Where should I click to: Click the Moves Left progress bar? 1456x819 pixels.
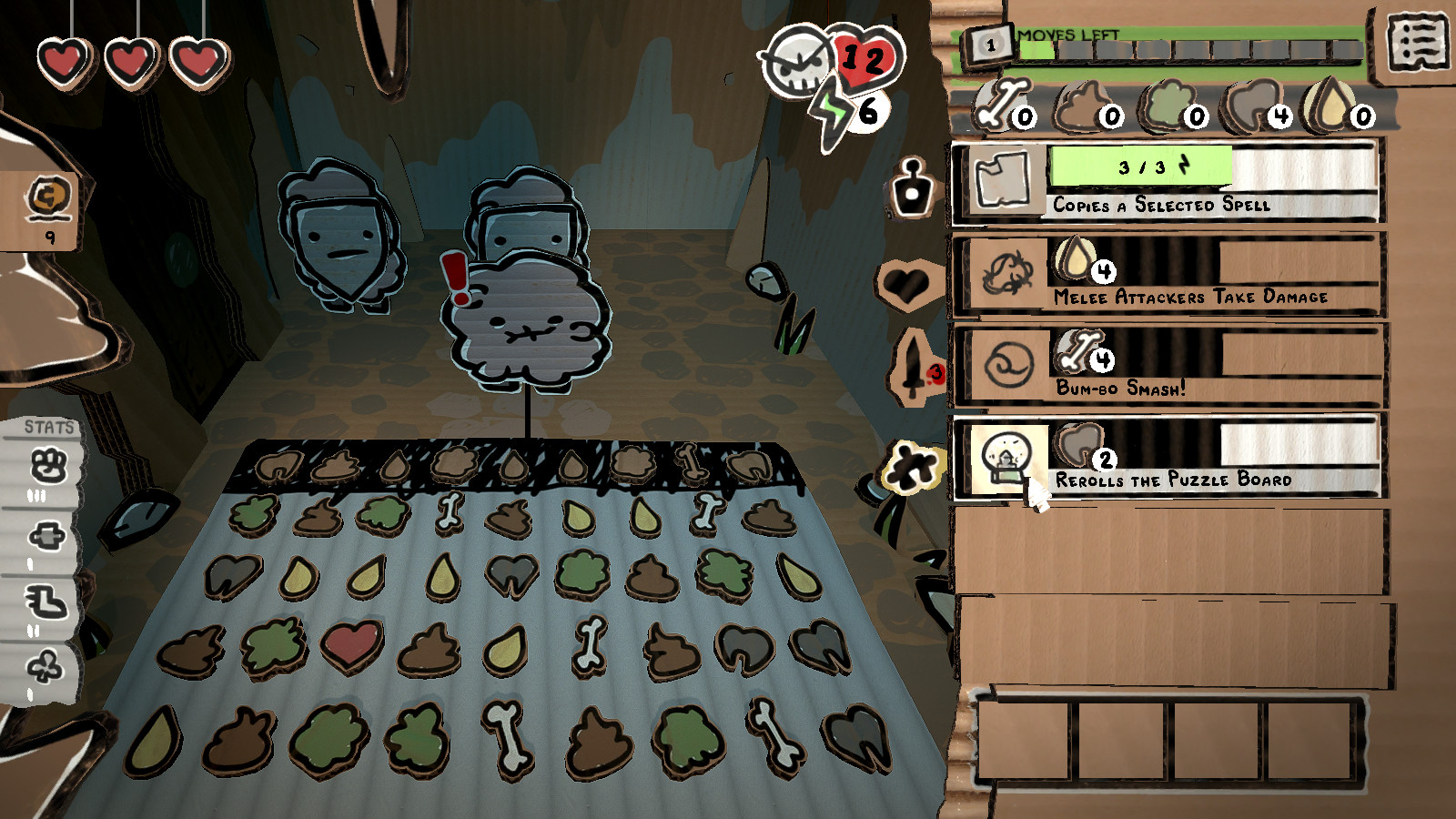(1183, 41)
